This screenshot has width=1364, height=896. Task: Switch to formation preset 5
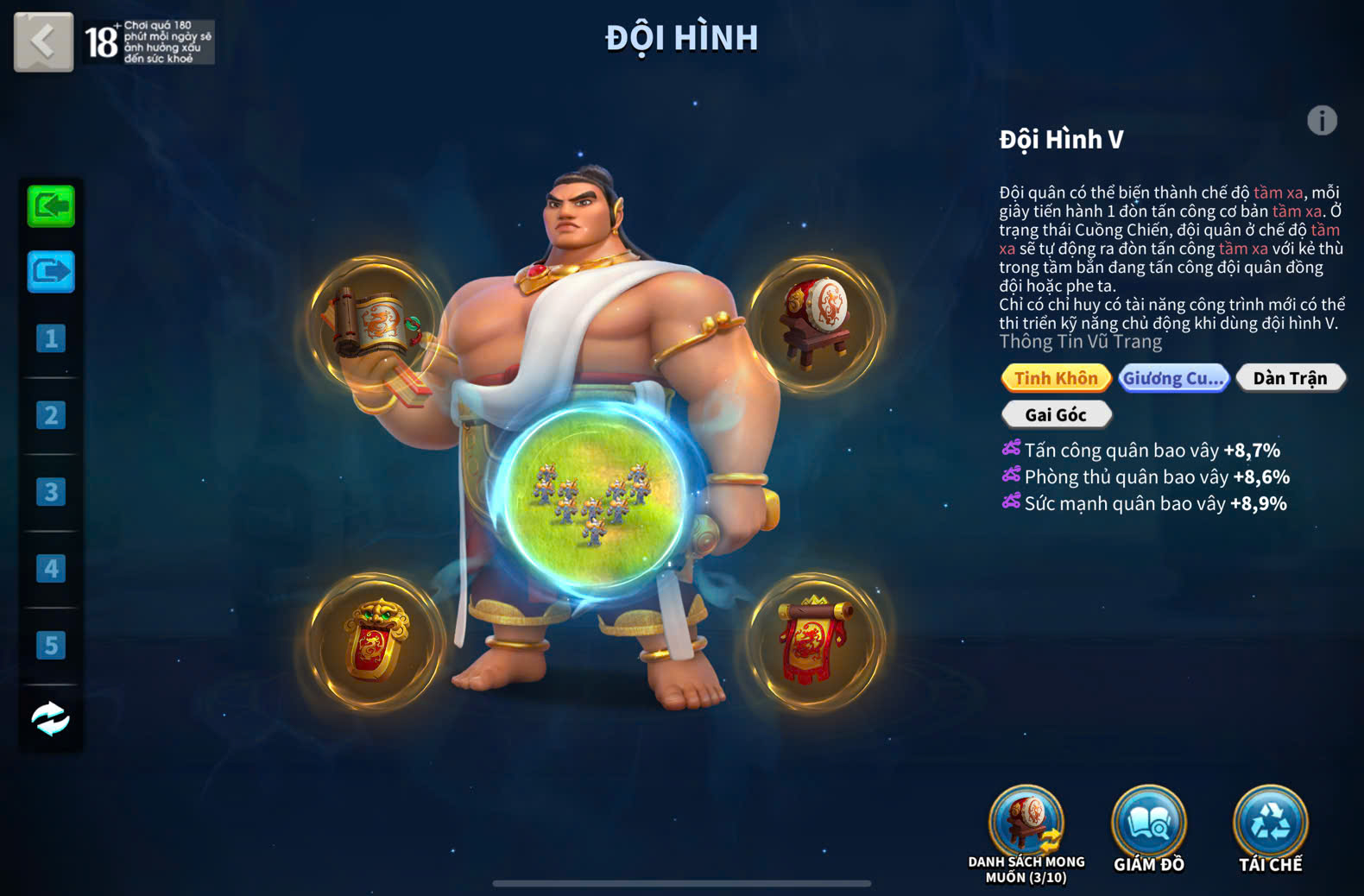point(51,645)
